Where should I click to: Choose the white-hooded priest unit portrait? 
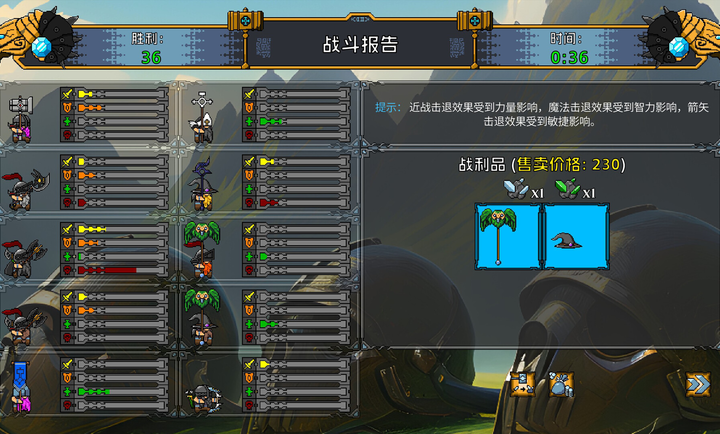(204, 116)
